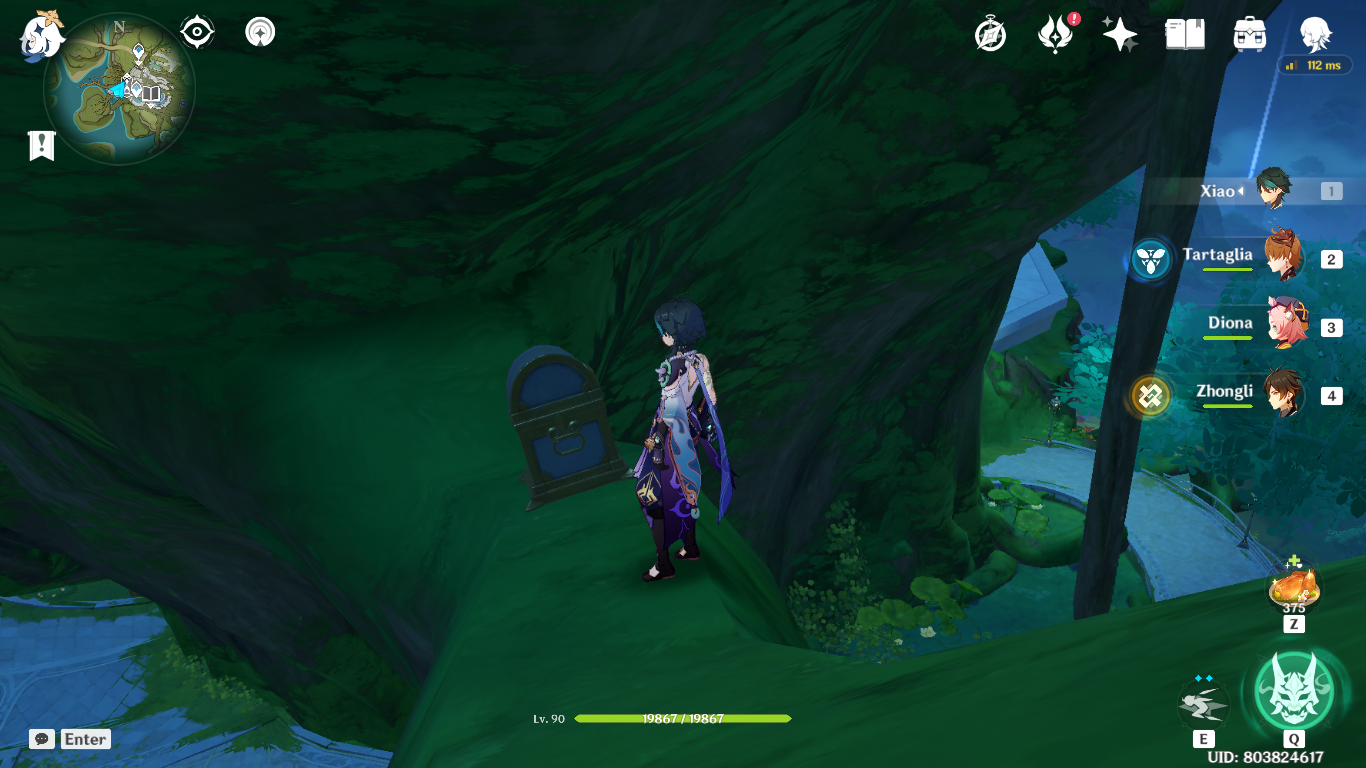
Task: Open the Adventurer Handbook book icon
Action: 1184,34
